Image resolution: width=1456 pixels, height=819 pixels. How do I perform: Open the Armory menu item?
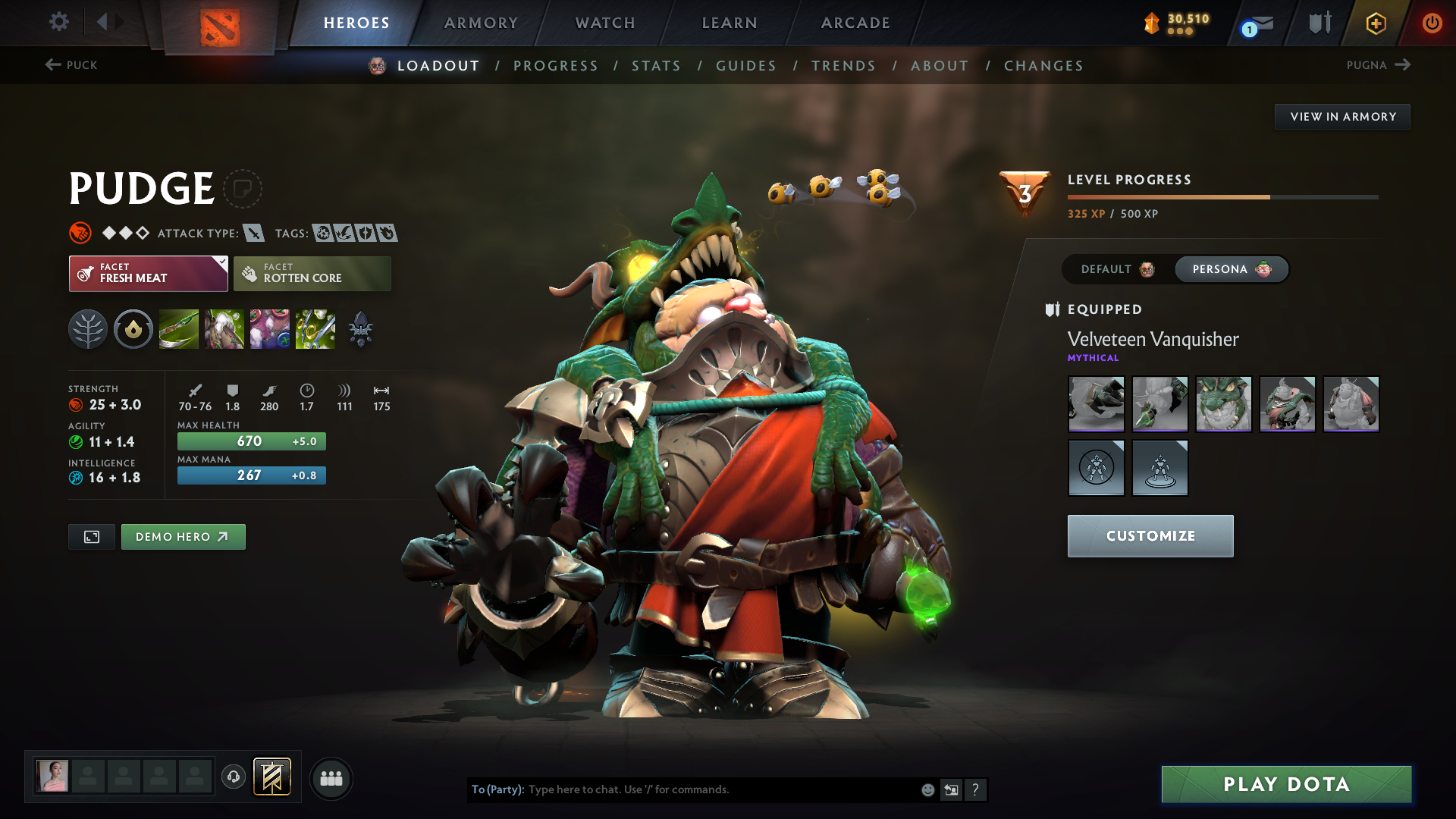pos(481,23)
